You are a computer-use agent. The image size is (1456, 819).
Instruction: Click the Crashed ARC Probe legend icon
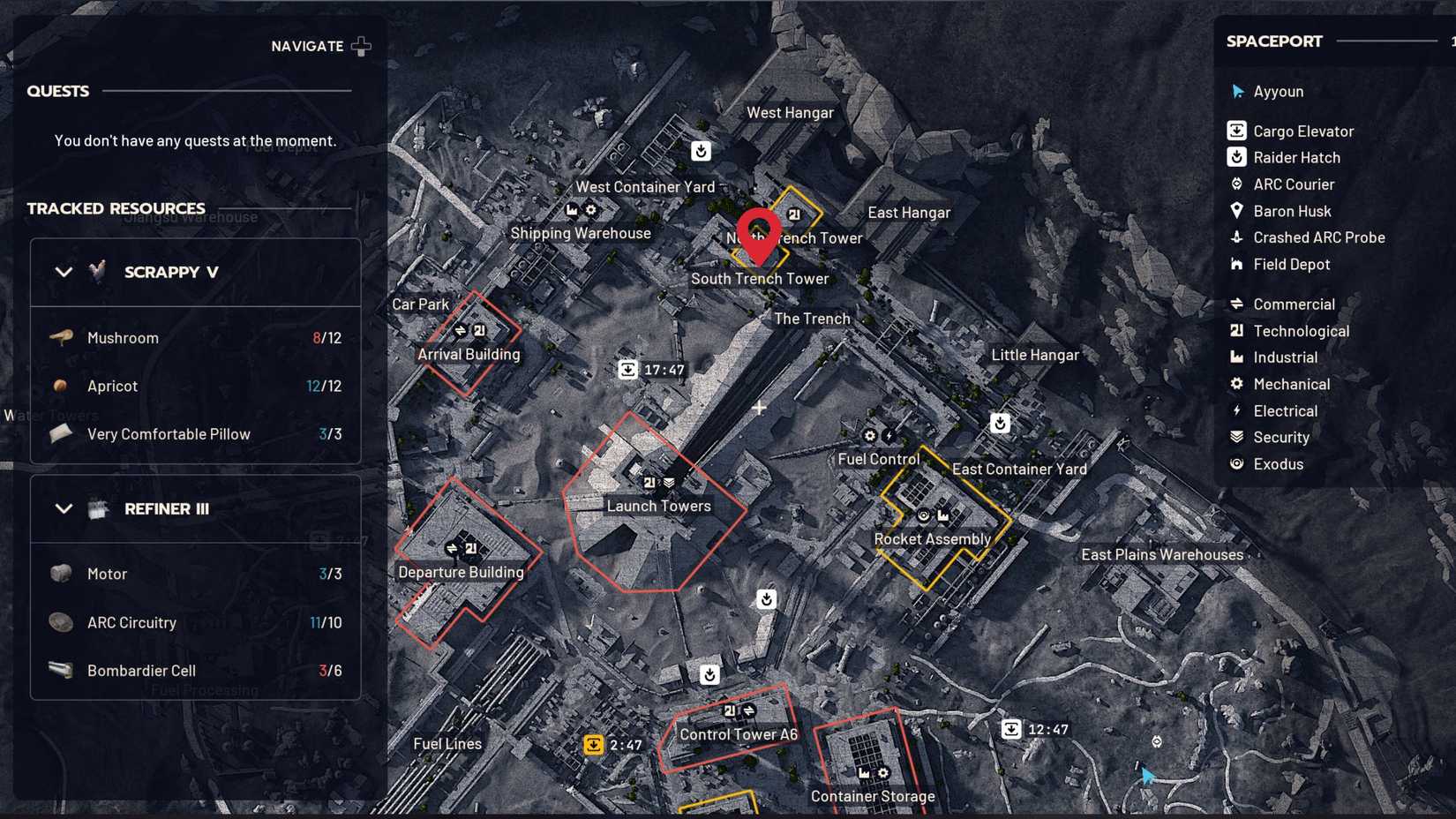coord(1236,237)
